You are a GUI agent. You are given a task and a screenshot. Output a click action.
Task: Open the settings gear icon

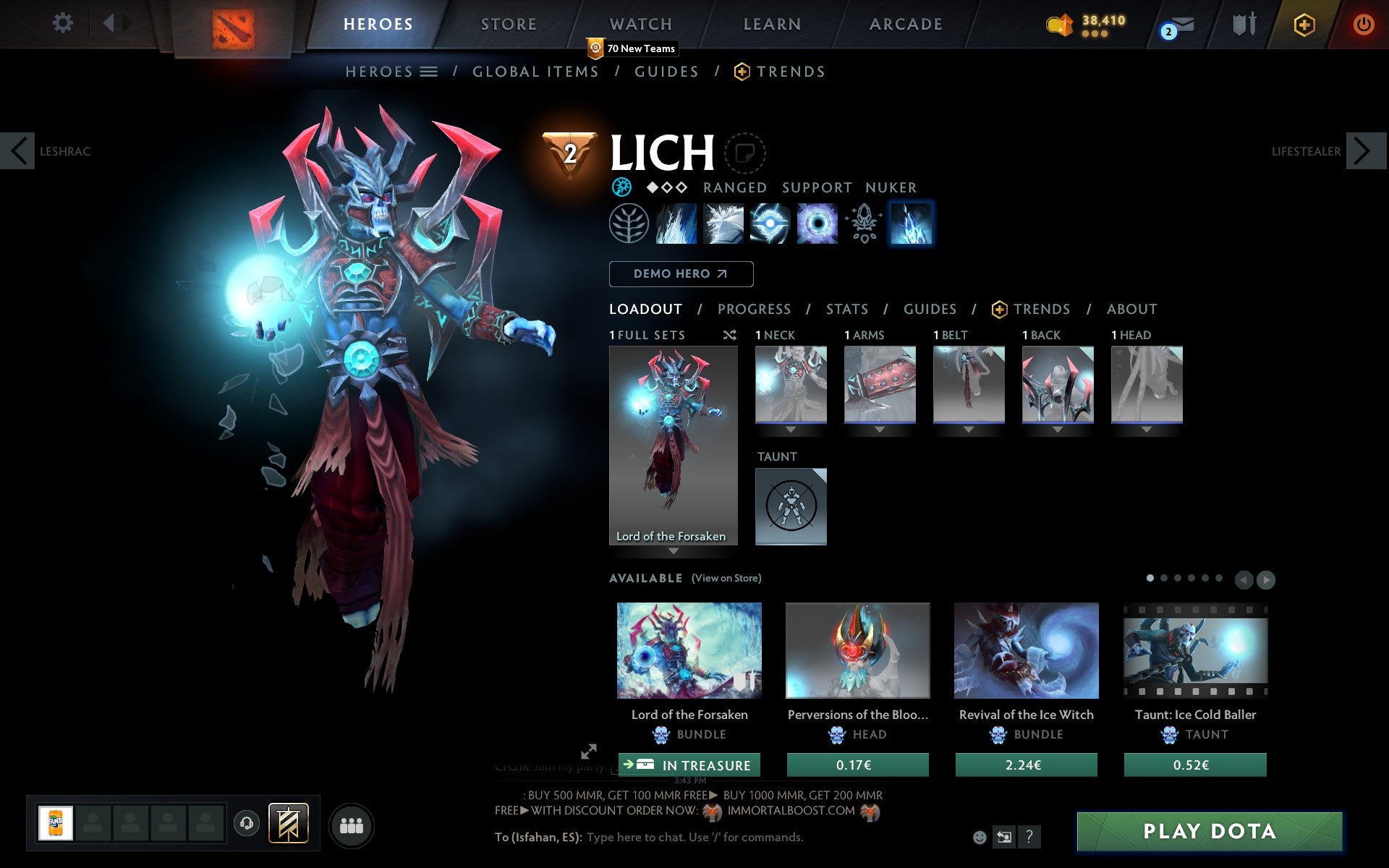point(64,23)
